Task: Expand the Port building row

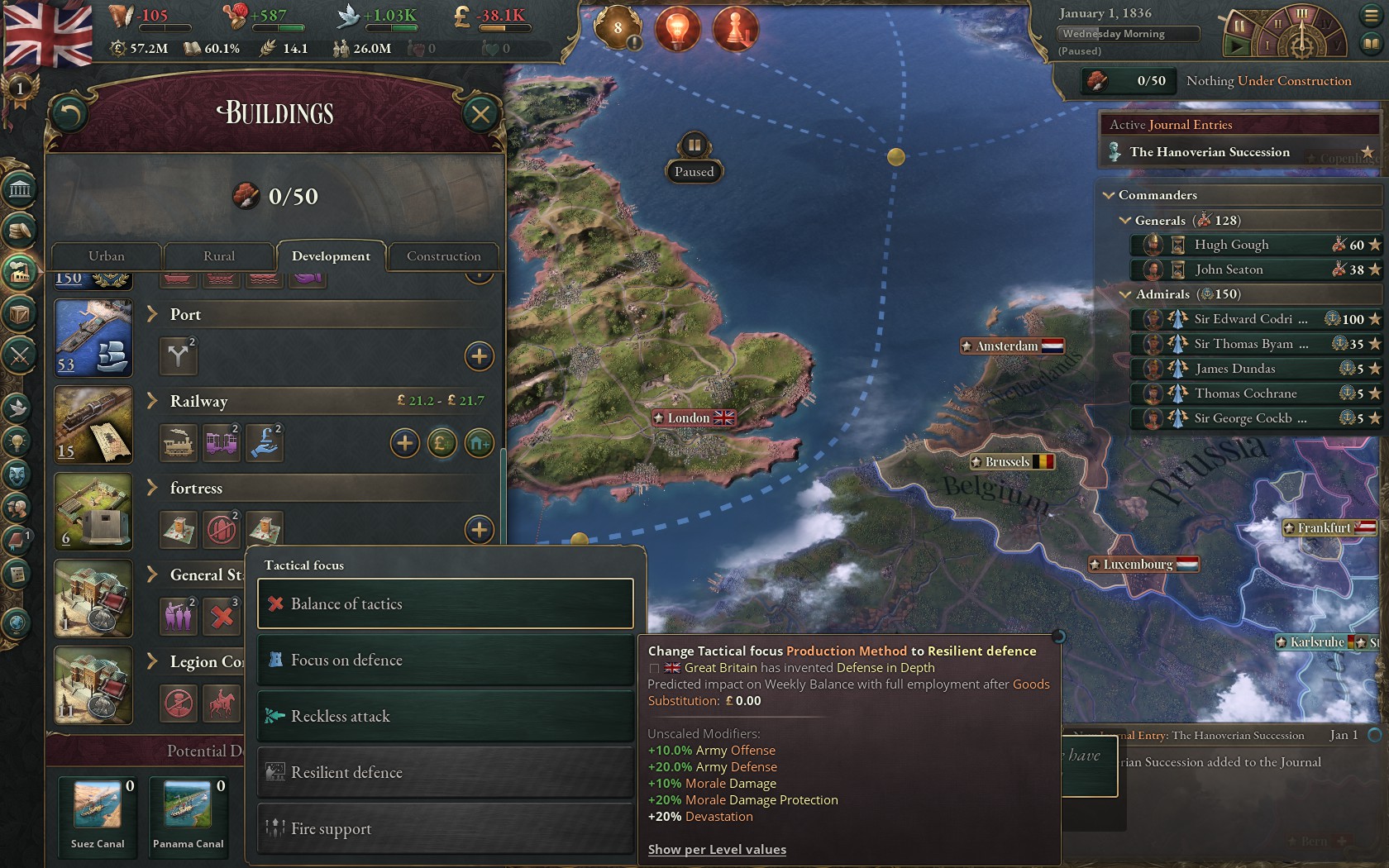Action: pos(152,314)
